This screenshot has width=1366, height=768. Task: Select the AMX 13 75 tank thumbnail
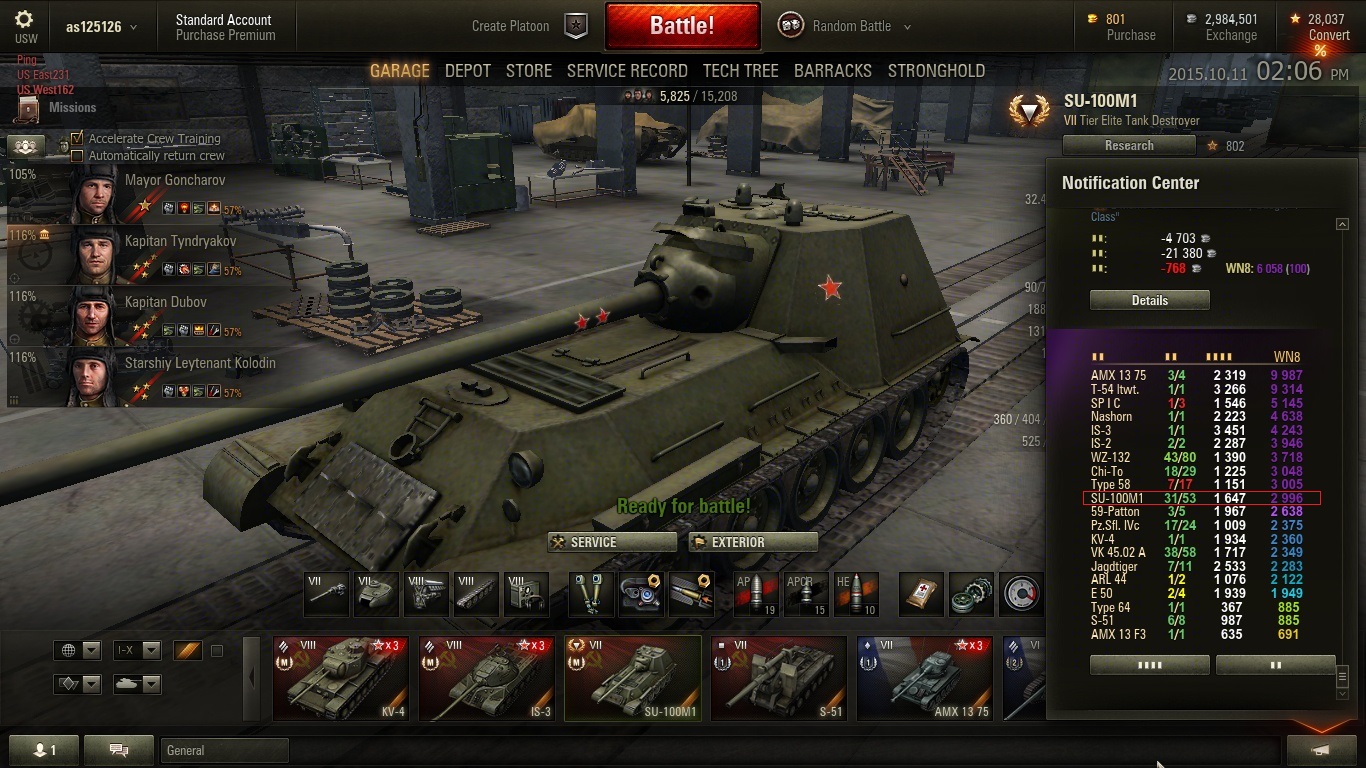point(924,678)
